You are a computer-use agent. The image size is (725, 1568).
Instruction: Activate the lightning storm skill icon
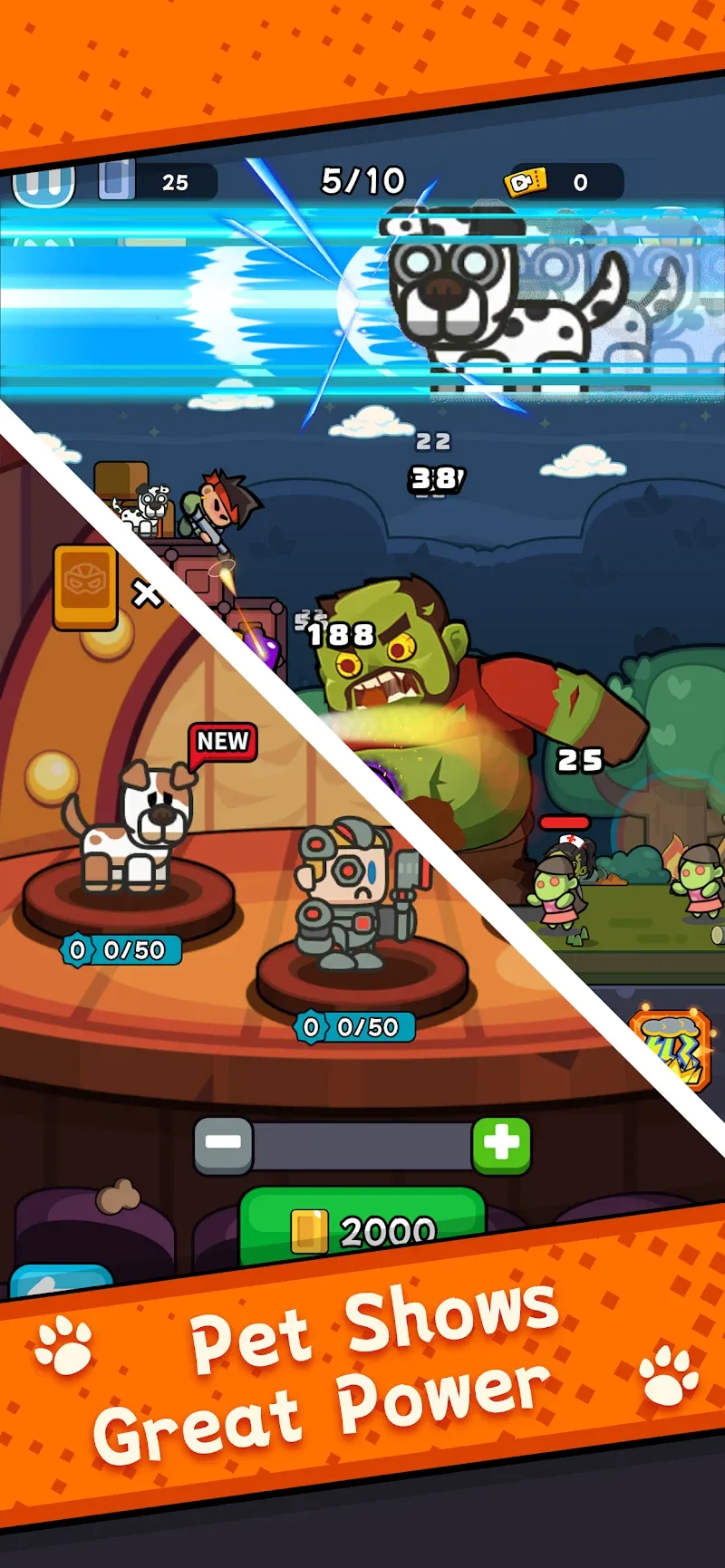671,1050
